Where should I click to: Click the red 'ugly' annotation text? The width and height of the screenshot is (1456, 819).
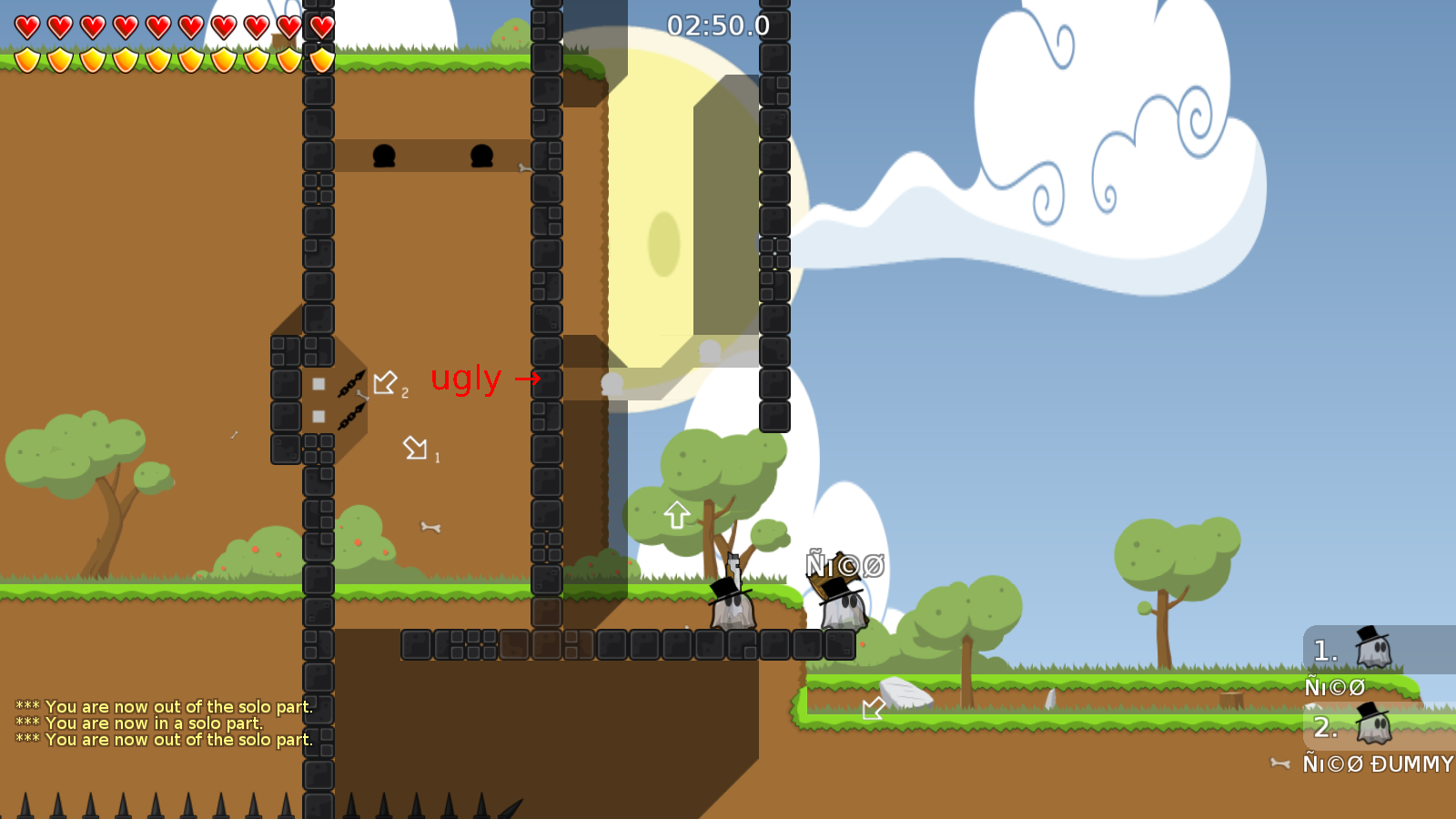click(x=467, y=379)
